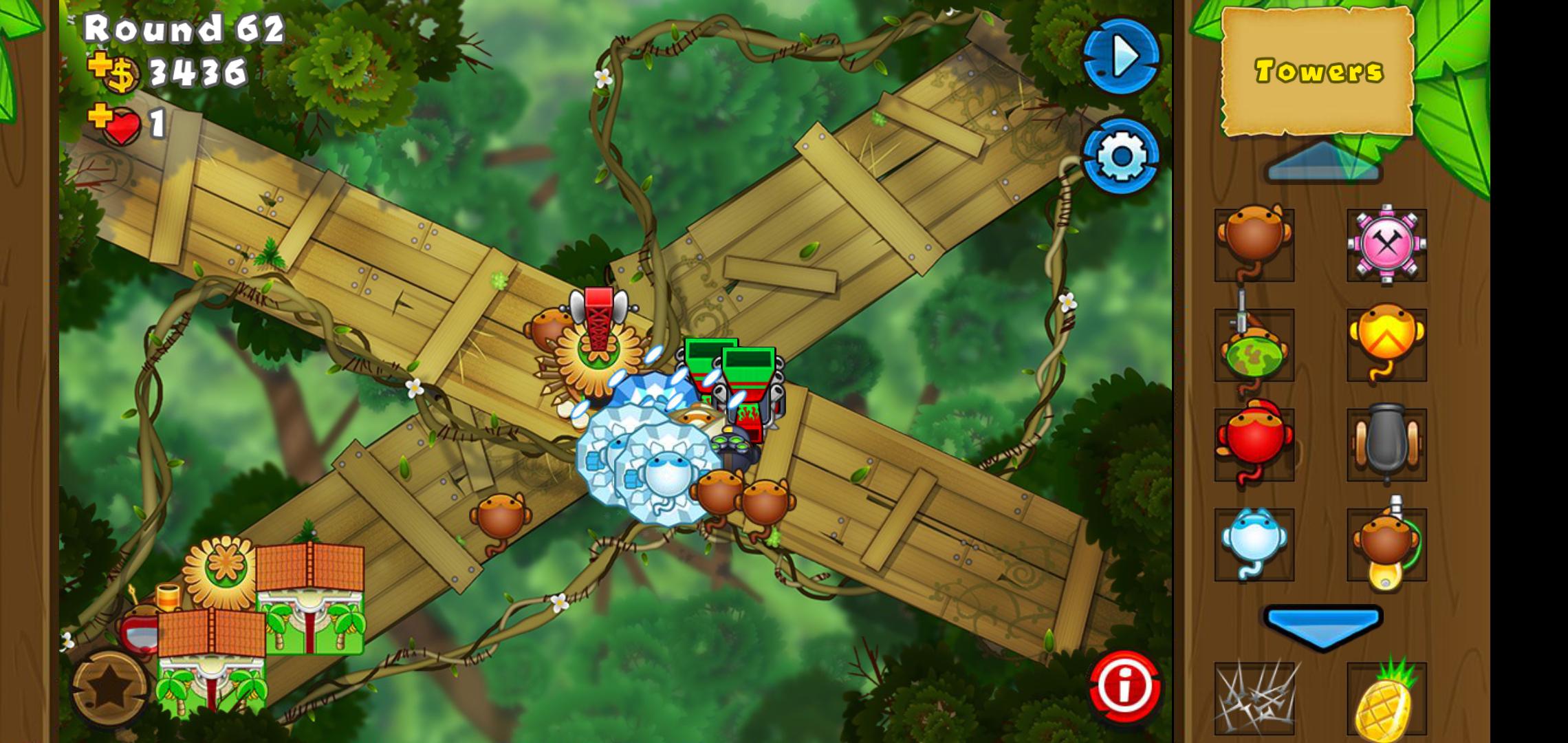The width and height of the screenshot is (1568, 743).
Task: Show the red info button details
Action: pyautogui.click(x=1124, y=686)
